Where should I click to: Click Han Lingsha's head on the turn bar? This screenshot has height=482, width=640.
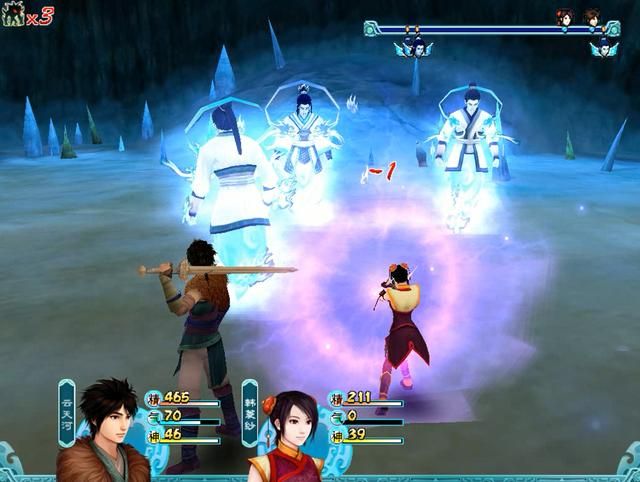coord(565,17)
